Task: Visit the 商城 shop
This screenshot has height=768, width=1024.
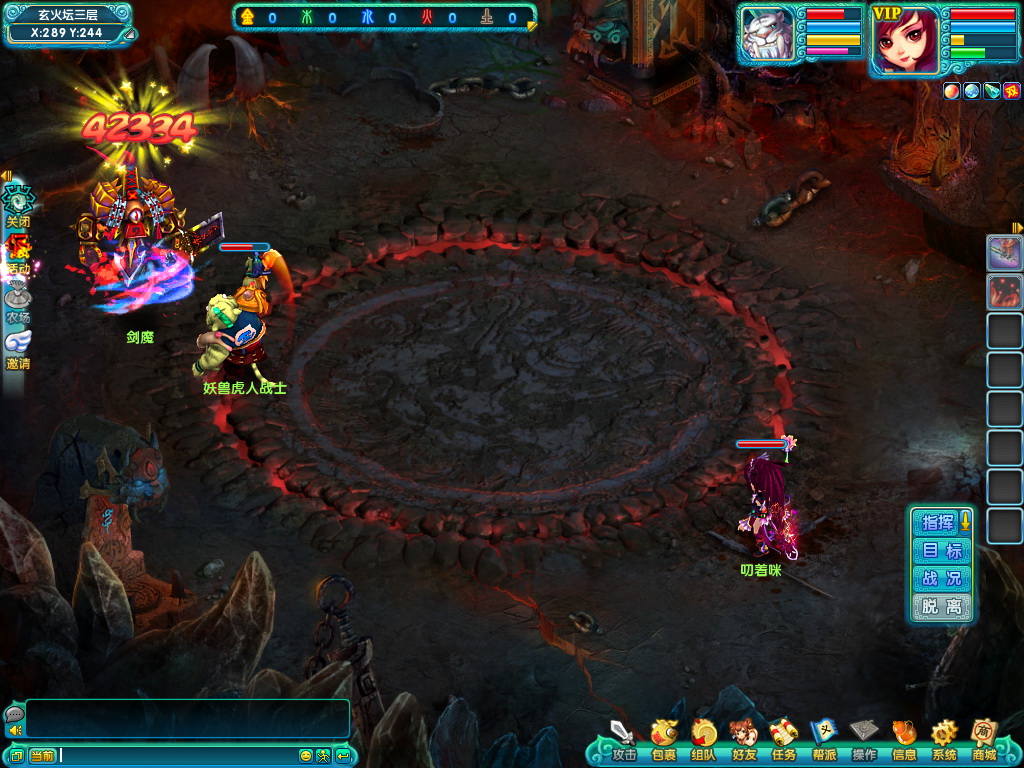Action: pyautogui.click(x=984, y=737)
